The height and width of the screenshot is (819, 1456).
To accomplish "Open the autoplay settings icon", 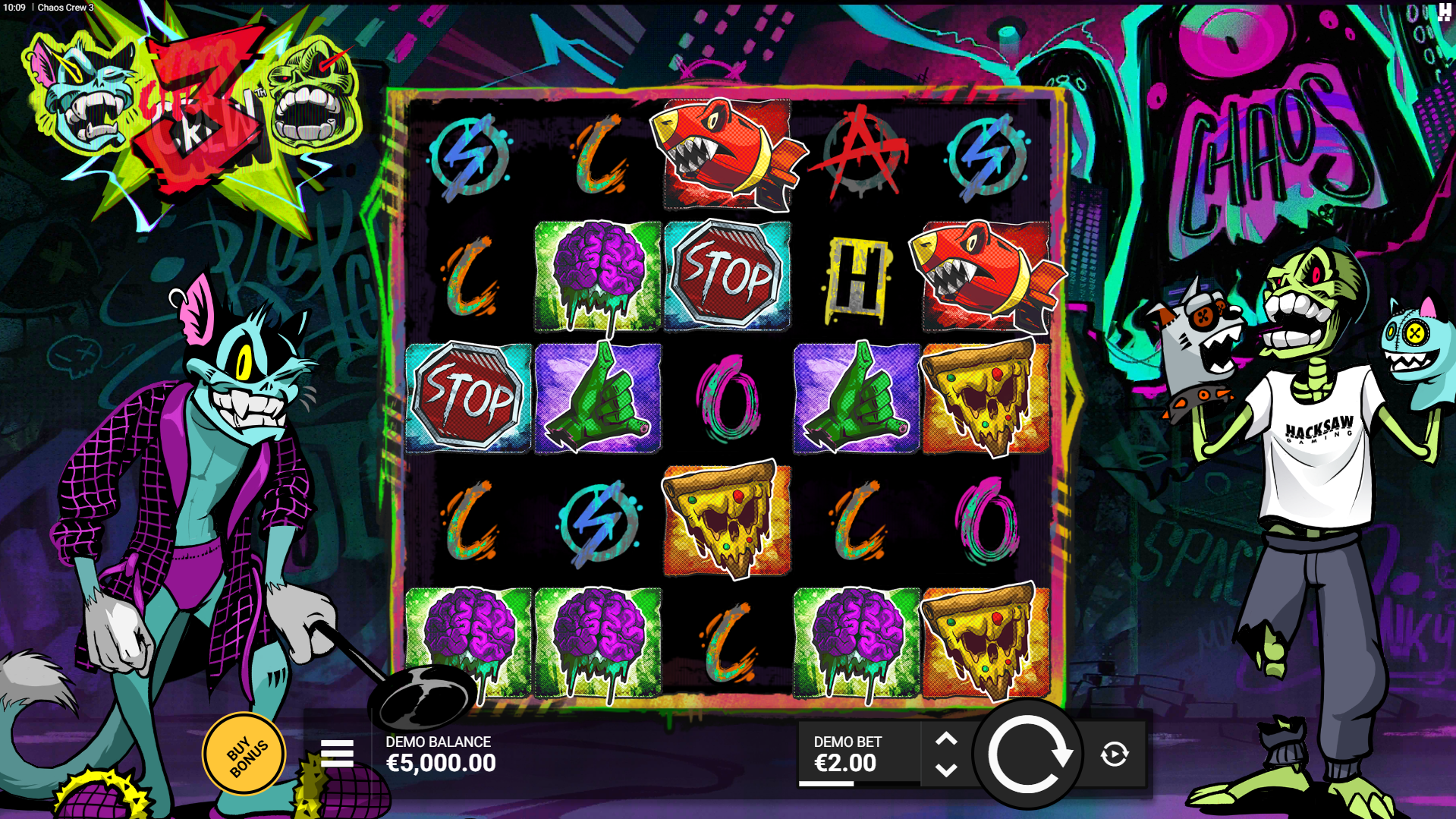I will [x=1114, y=754].
